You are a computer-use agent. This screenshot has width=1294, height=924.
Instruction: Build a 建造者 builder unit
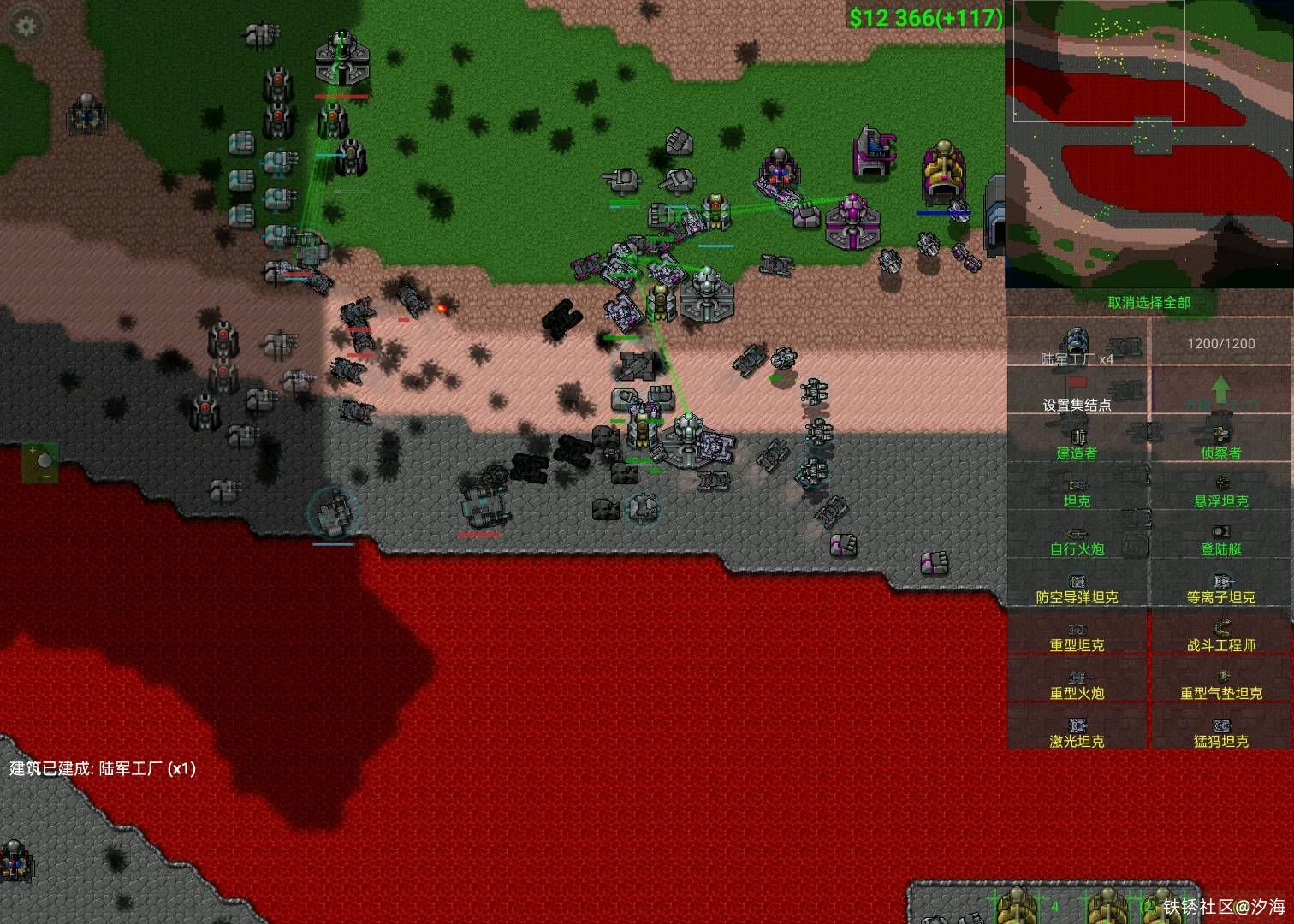click(x=1077, y=441)
